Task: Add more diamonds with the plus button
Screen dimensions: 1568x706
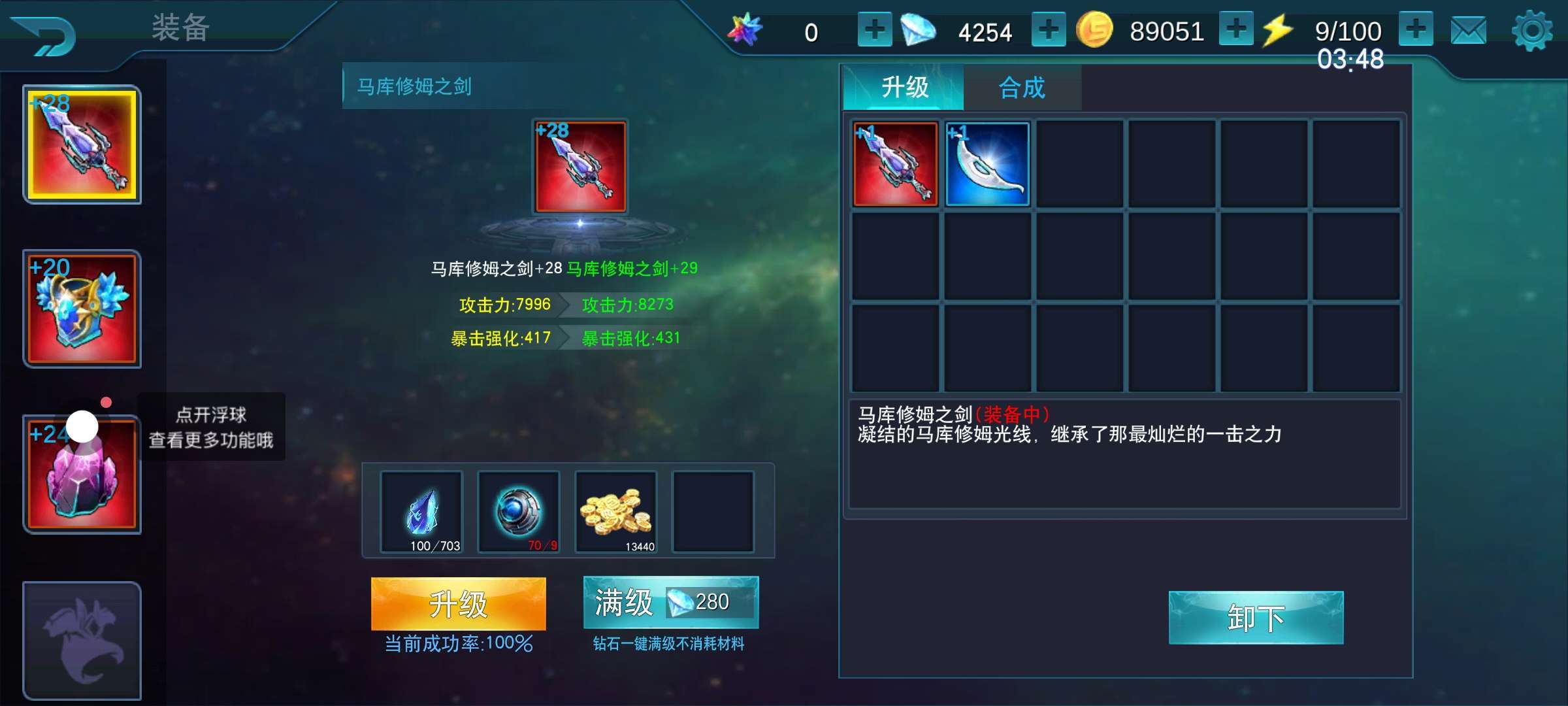Action: click(1048, 30)
